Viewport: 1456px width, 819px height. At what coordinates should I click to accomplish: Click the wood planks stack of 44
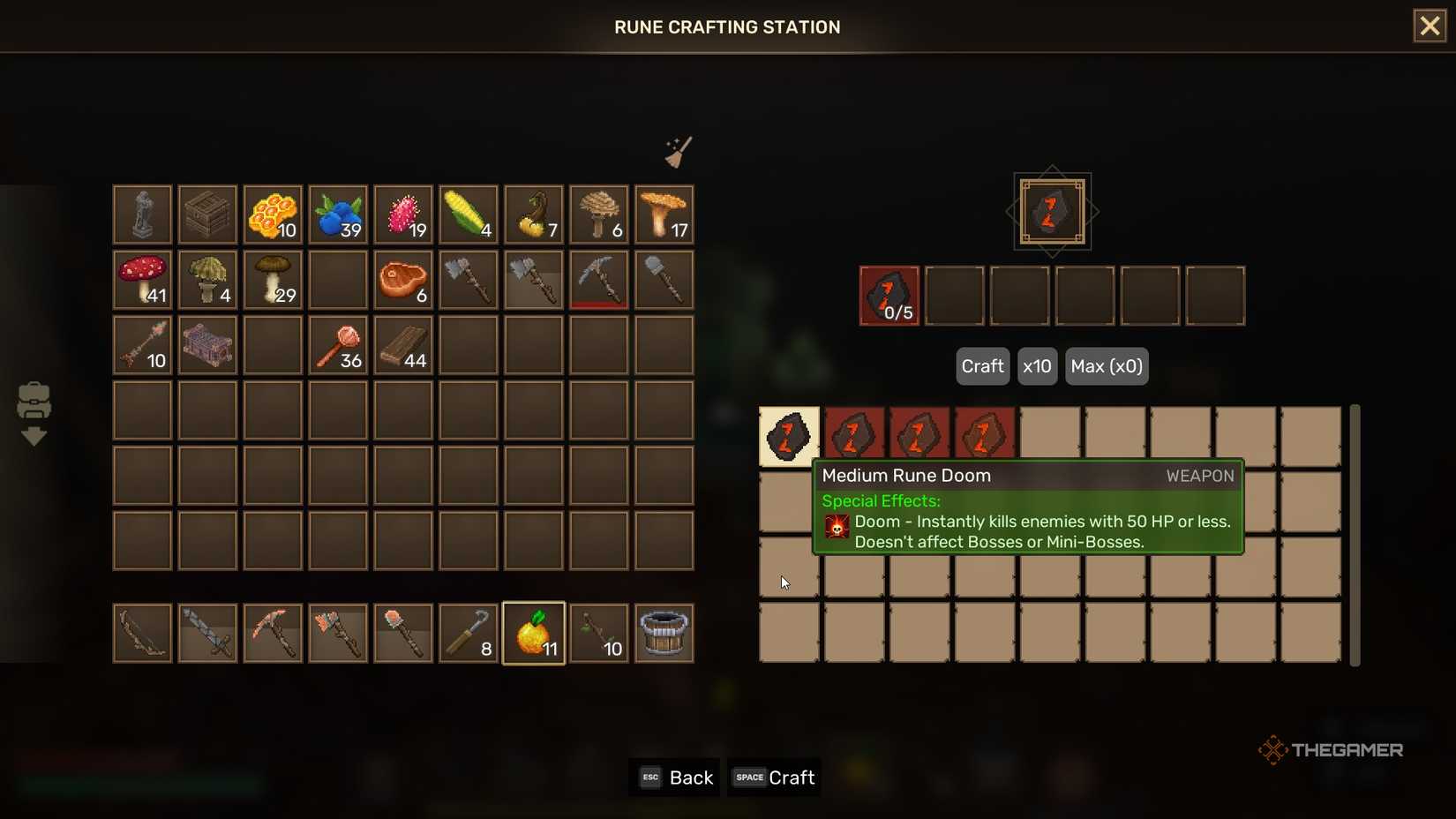coord(403,345)
